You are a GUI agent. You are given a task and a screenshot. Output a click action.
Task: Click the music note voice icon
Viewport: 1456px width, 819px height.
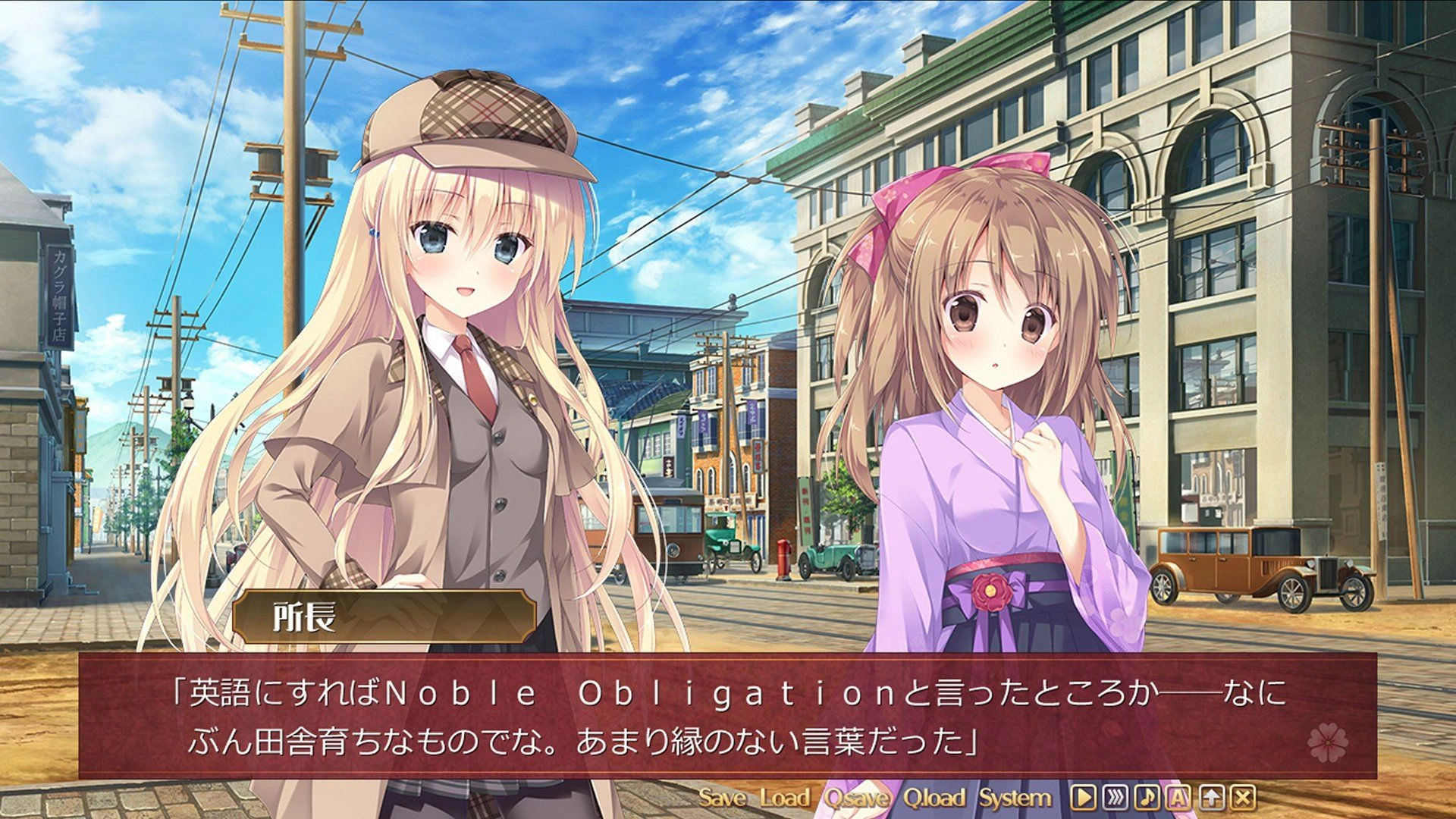click(1147, 798)
